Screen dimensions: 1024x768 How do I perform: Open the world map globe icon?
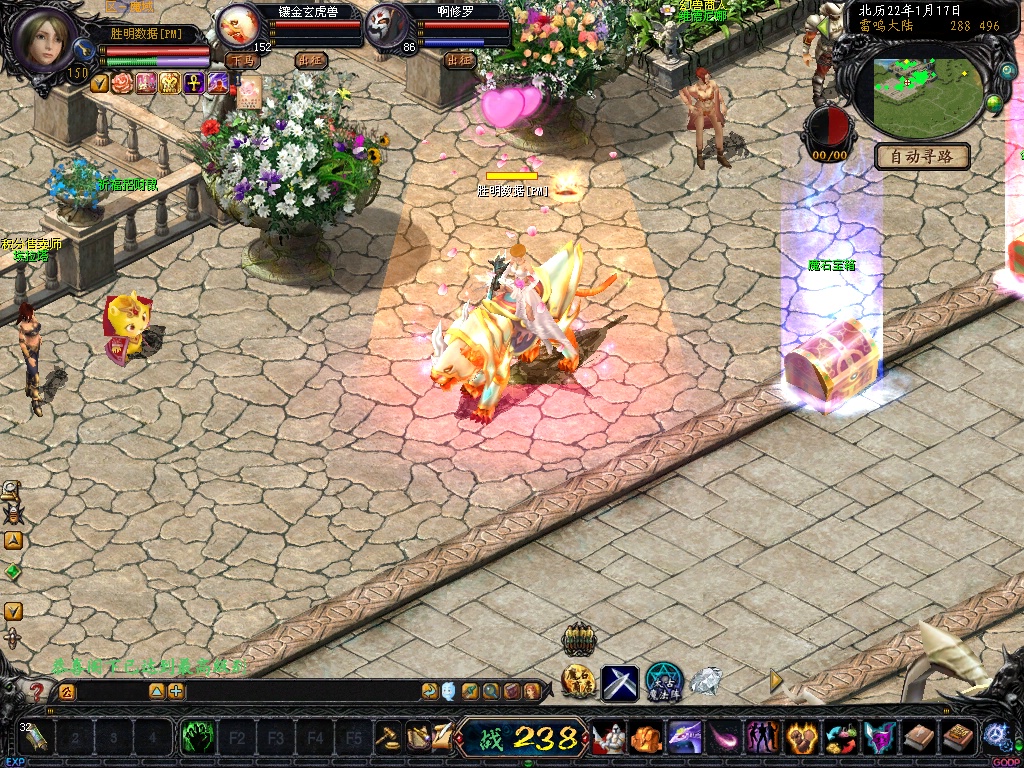(993, 104)
